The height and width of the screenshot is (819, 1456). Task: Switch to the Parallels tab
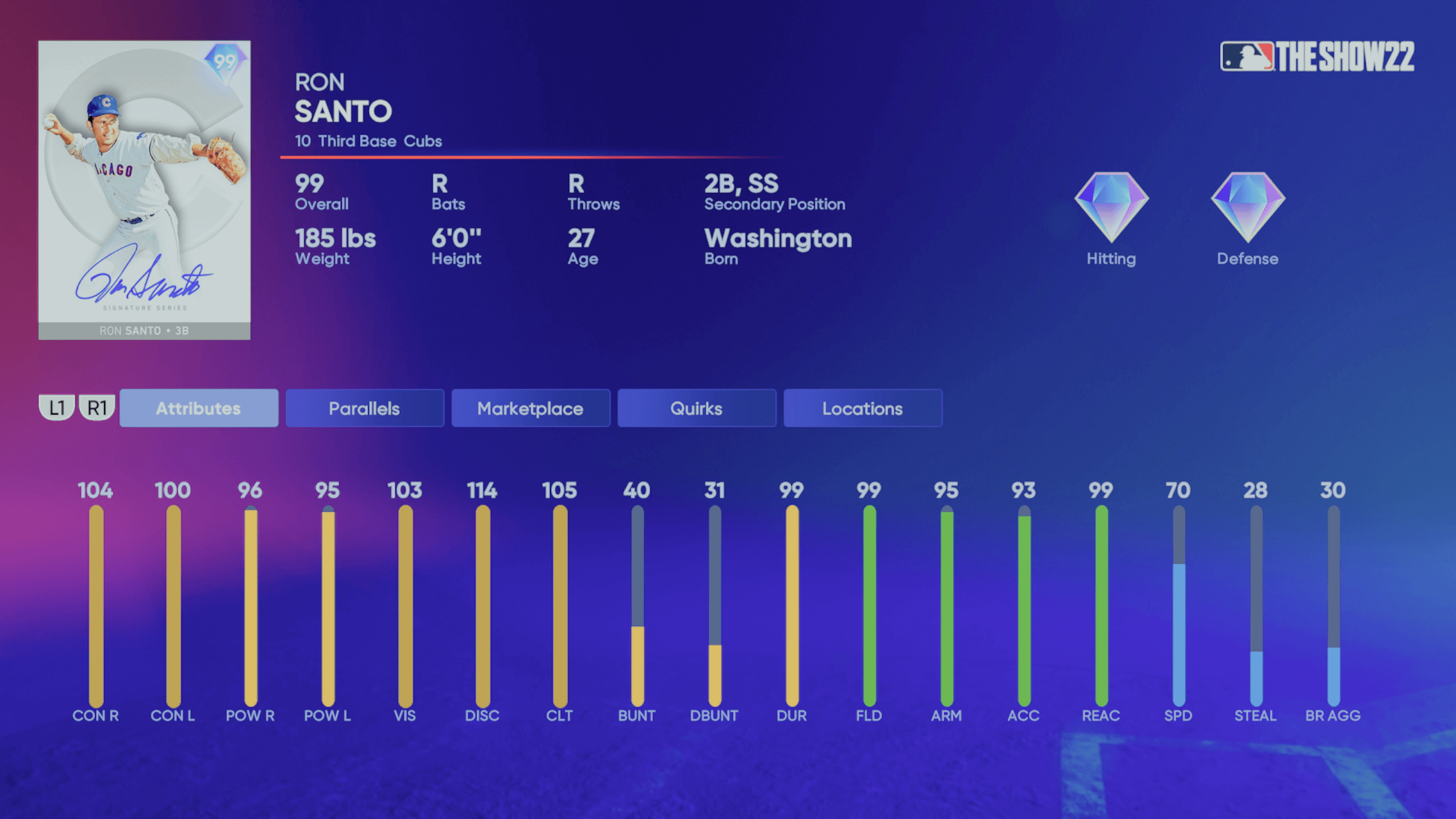365,408
